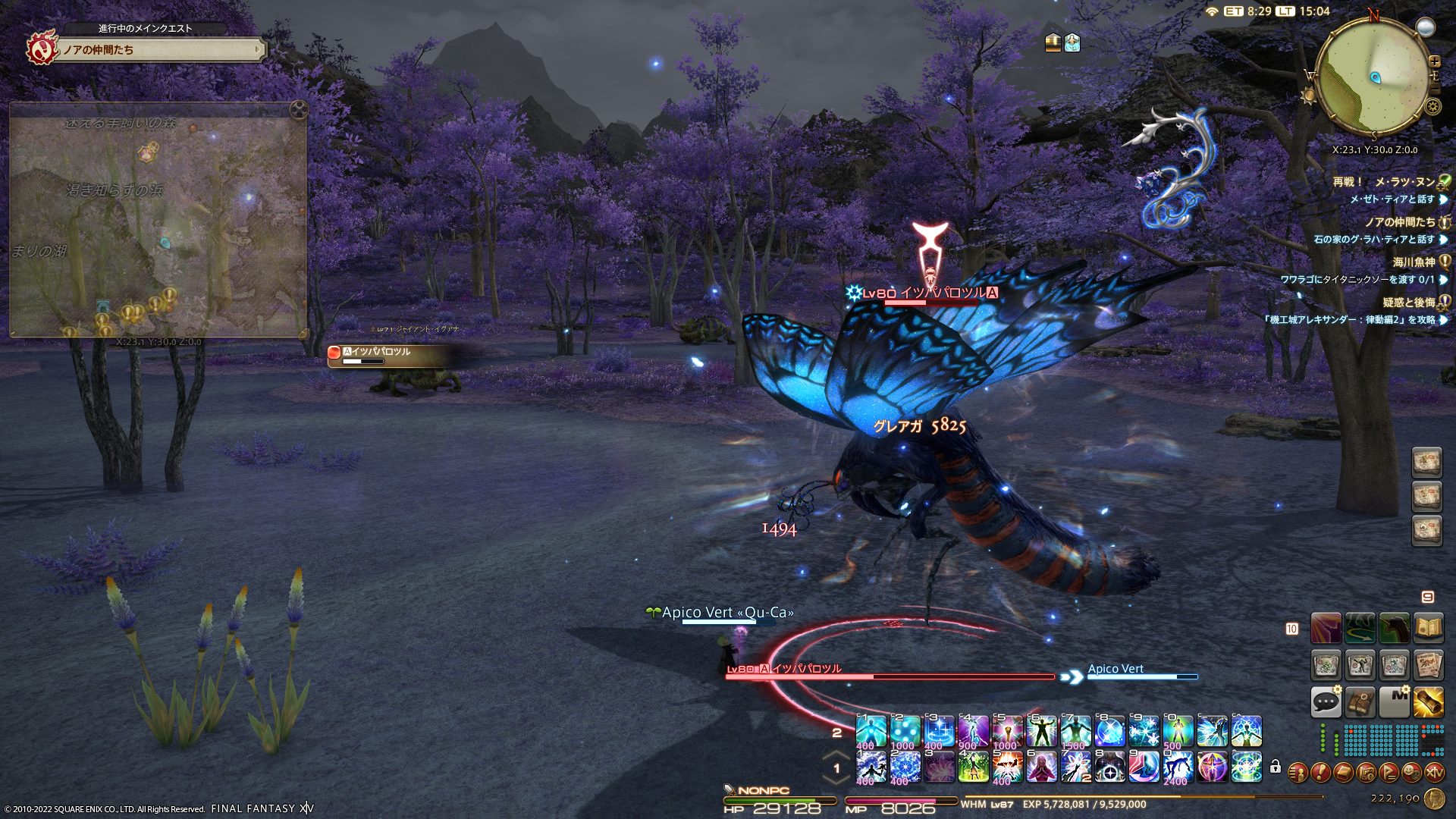Screen dimensions: 1456x819
Task: Cast the 2400 MP ability in lower hotbar
Action: coord(1178,767)
